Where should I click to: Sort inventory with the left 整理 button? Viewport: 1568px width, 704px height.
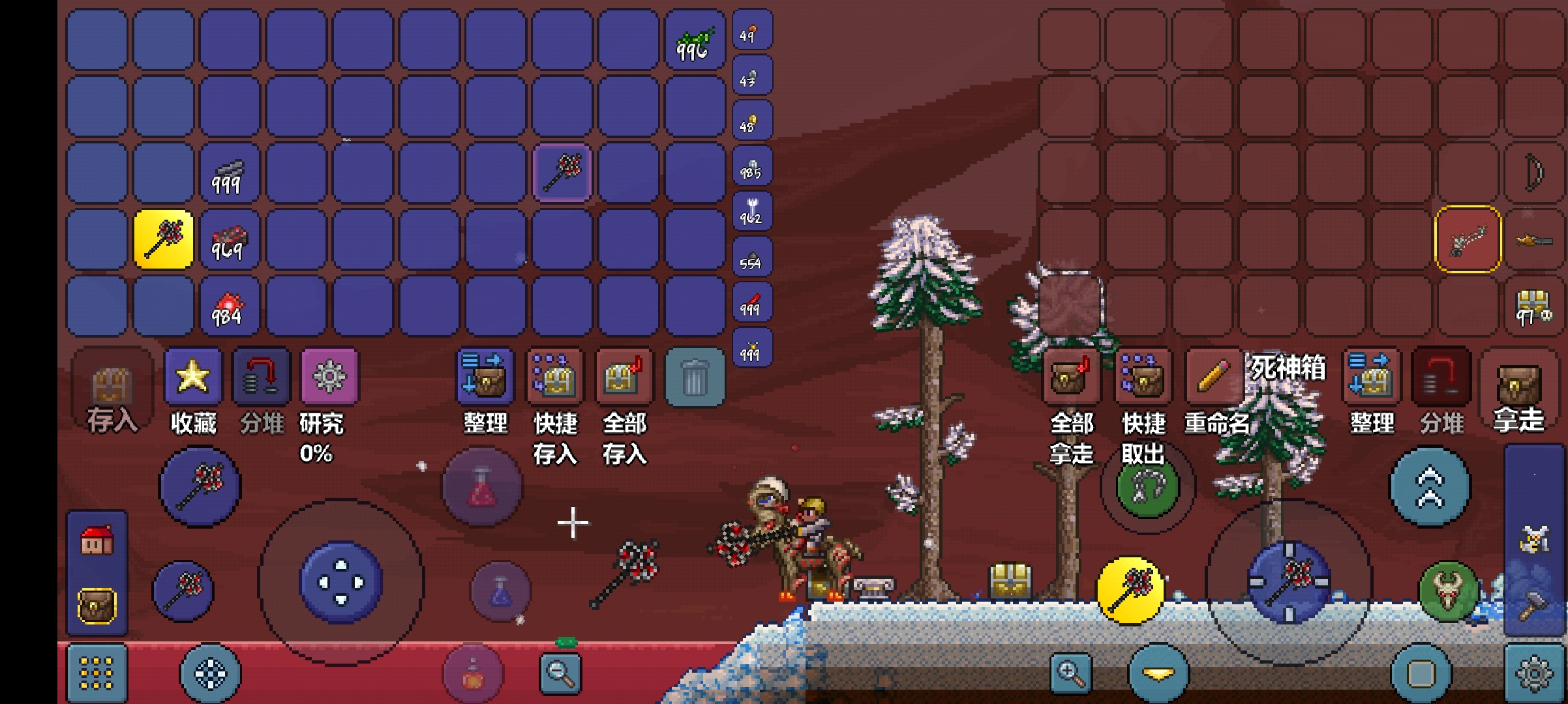click(485, 377)
